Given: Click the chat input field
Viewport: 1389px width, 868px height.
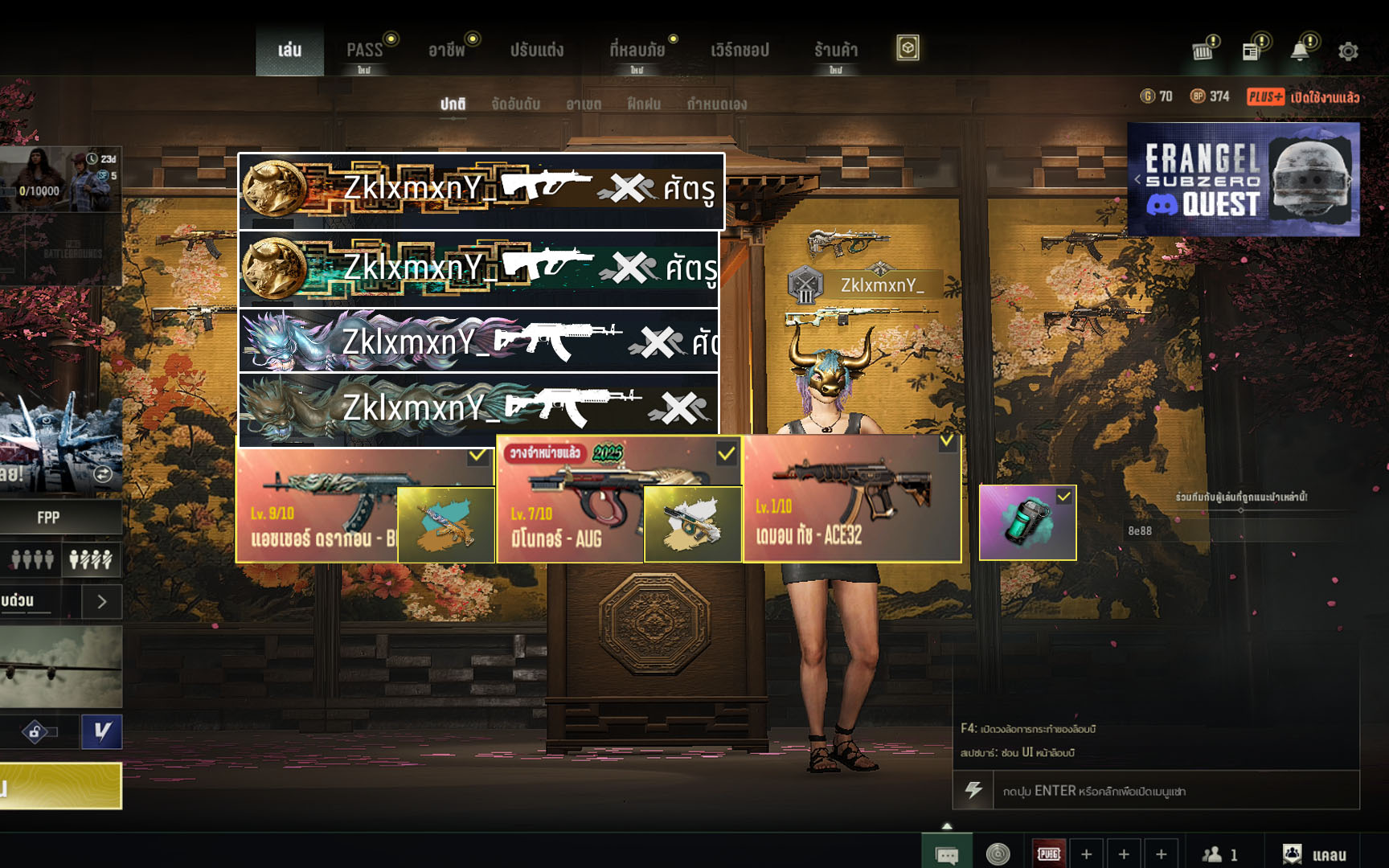Looking at the screenshot, I should (x=1174, y=791).
